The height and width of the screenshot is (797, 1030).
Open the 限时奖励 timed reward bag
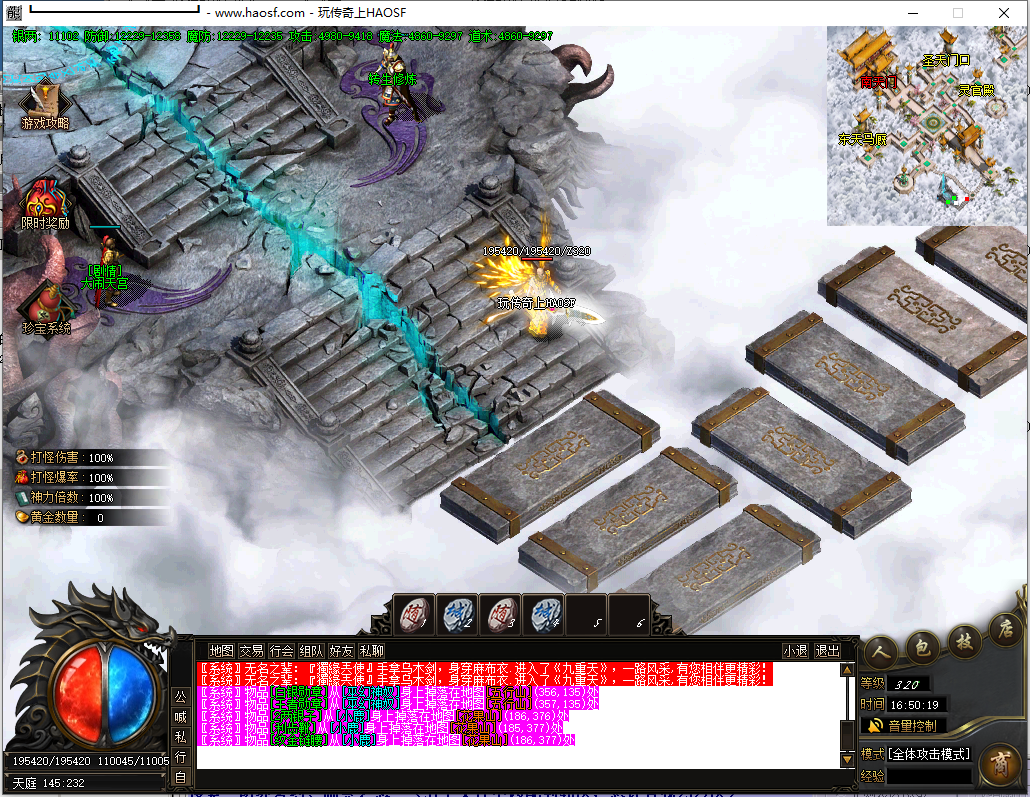click(45, 203)
